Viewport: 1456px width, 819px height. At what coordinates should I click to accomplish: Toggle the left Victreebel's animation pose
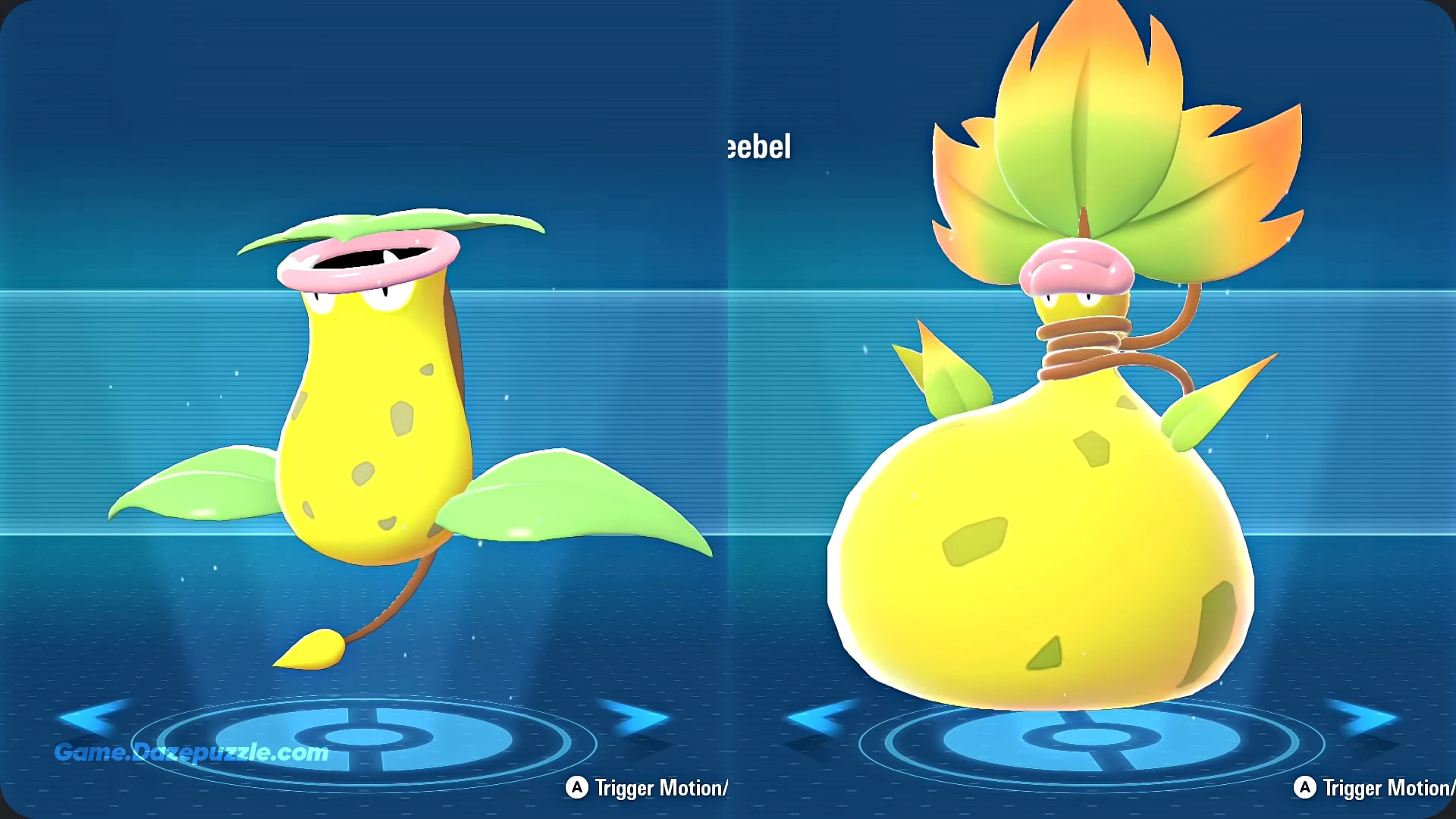[648, 788]
